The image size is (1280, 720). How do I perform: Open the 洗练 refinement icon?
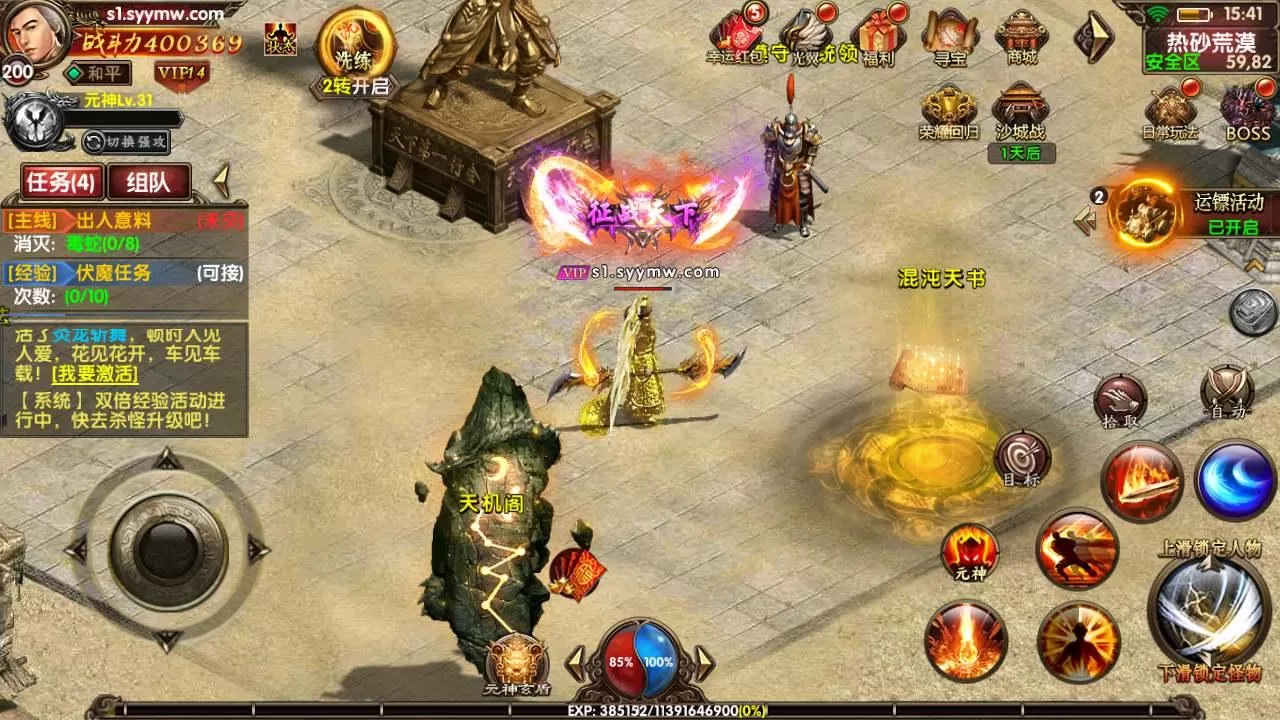click(354, 48)
